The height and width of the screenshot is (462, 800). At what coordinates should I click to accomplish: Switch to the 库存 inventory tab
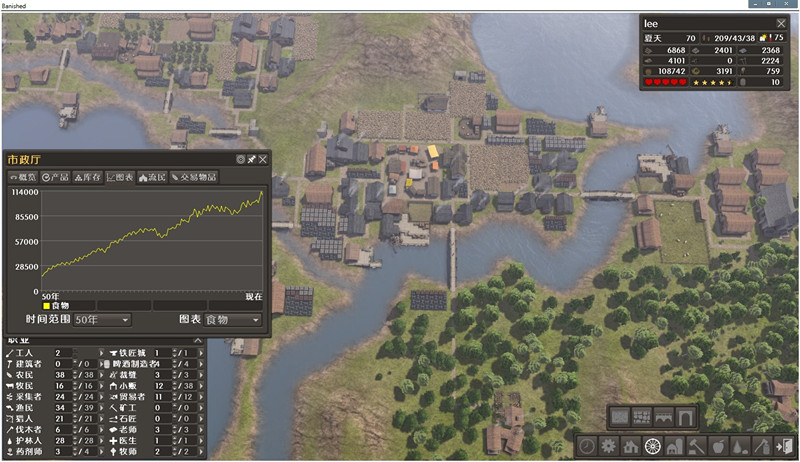(x=88, y=177)
